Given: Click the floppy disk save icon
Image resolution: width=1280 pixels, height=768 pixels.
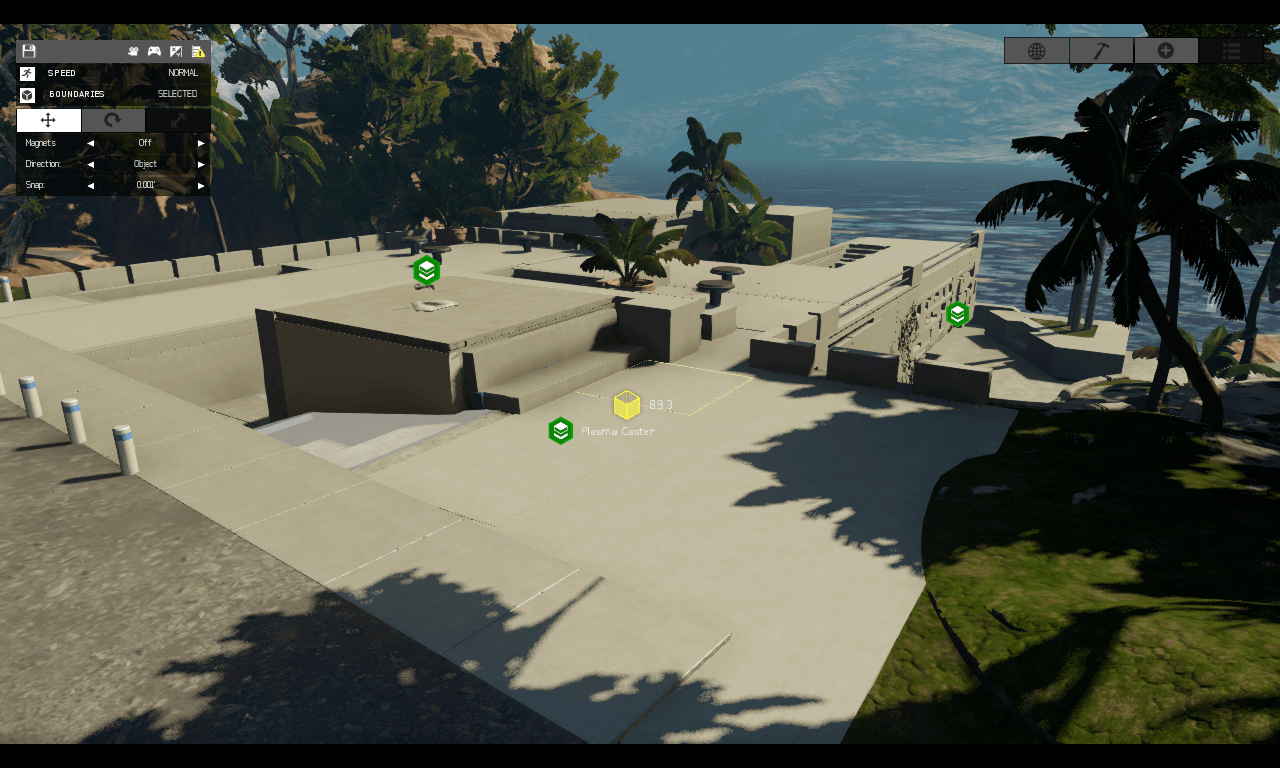Looking at the screenshot, I should pyautogui.click(x=28, y=51).
